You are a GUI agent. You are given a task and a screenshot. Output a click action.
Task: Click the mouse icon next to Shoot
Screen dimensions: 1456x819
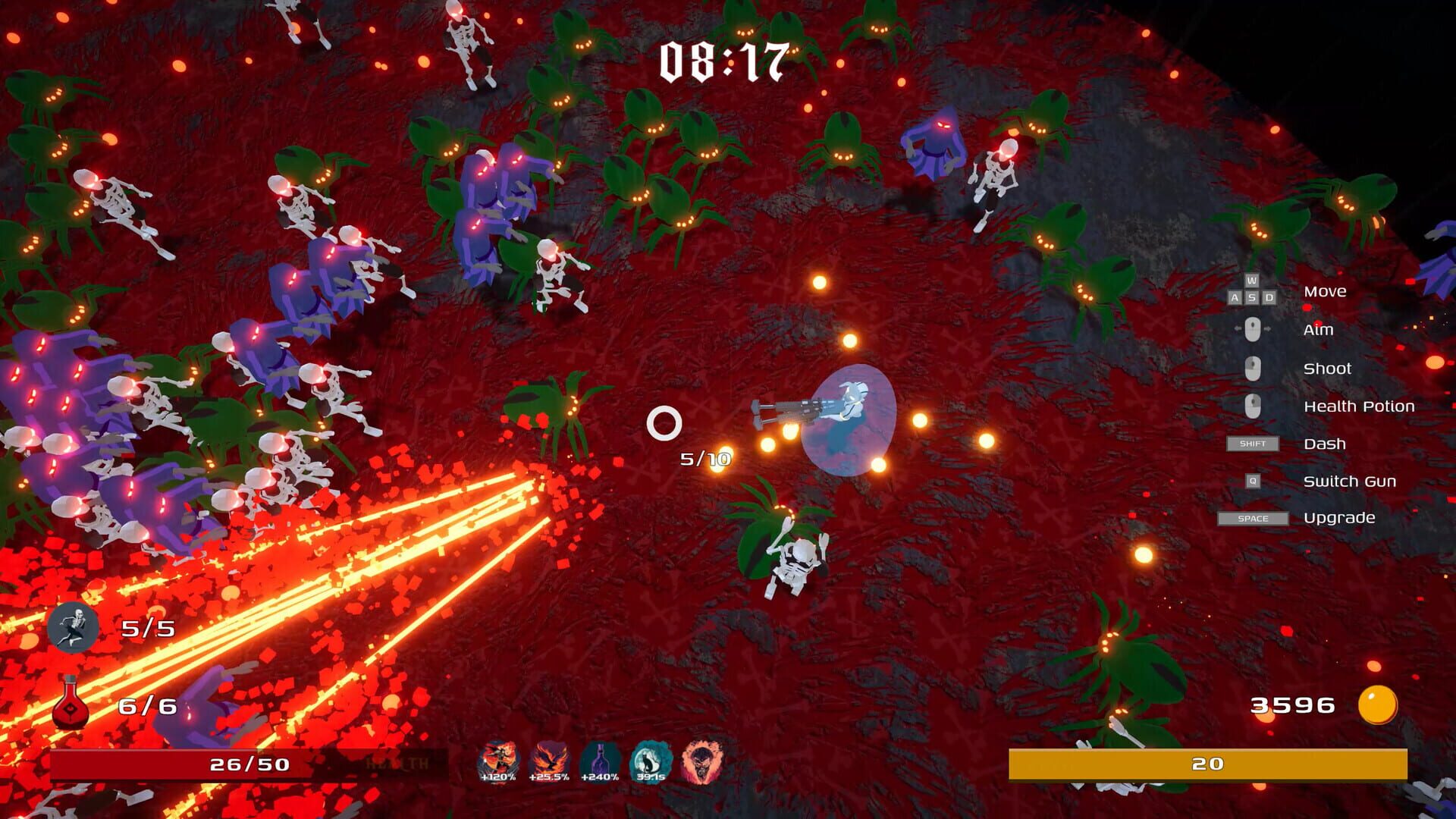[1253, 369]
